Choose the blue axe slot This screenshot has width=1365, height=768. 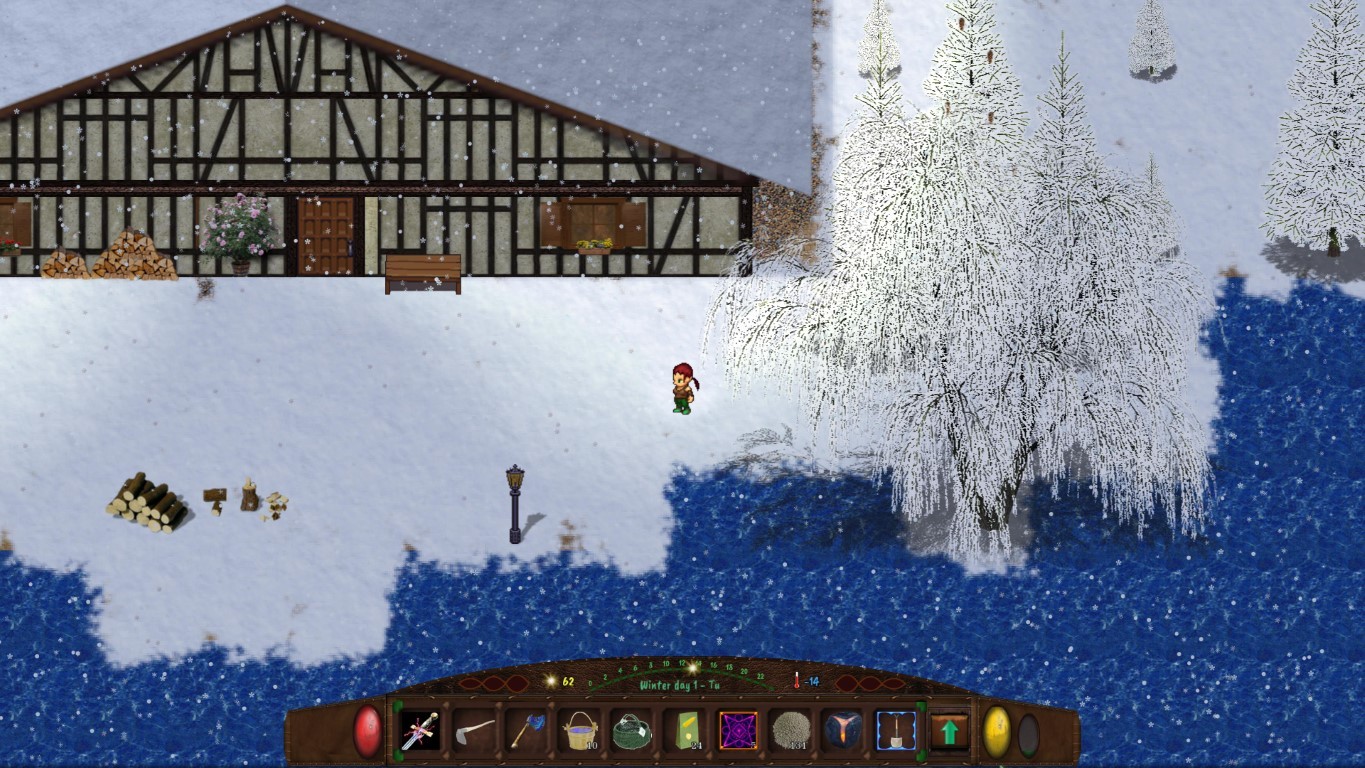coord(526,731)
